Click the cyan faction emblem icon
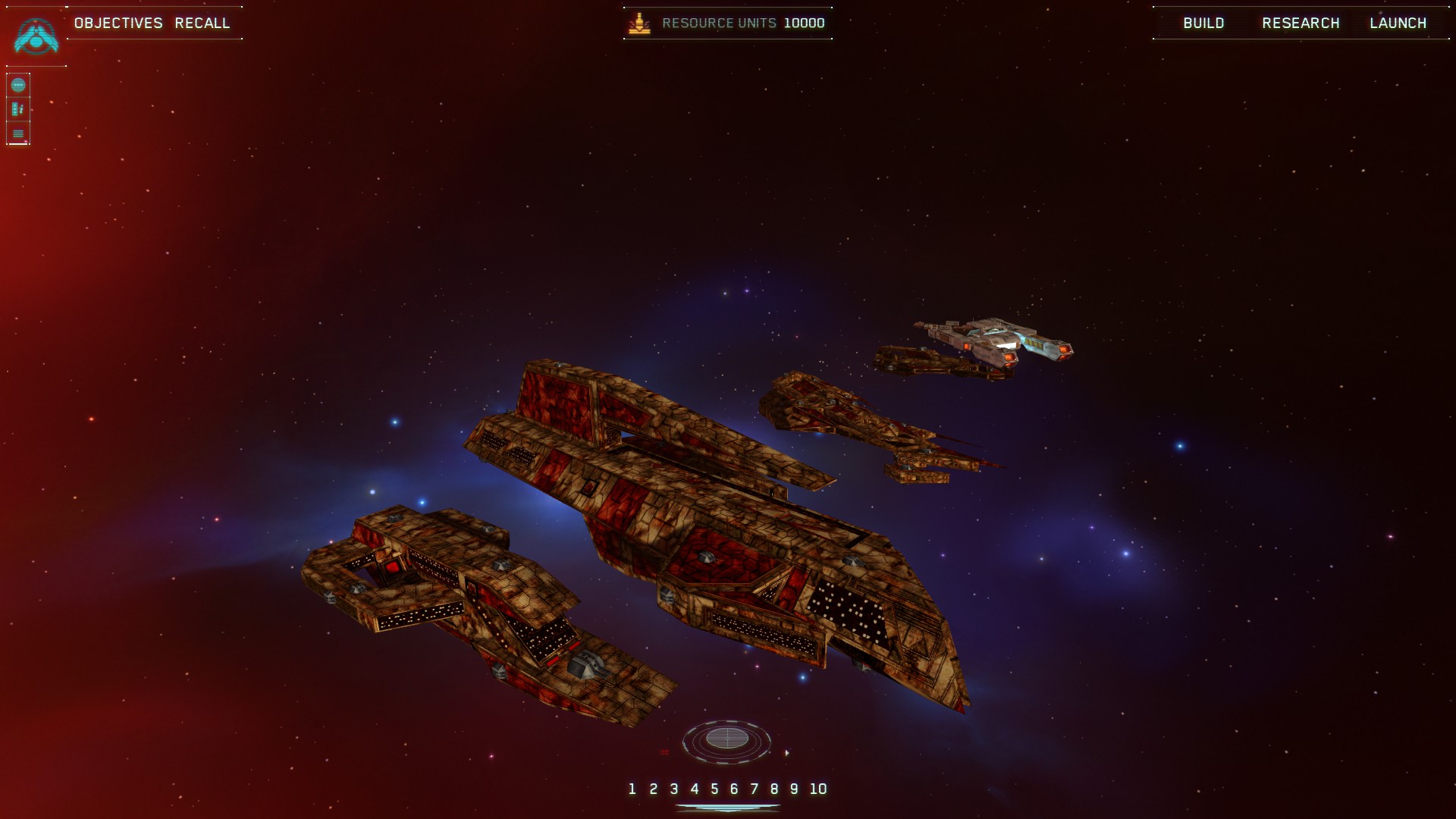Image resolution: width=1456 pixels, height=819 pixels. [36, 36]
